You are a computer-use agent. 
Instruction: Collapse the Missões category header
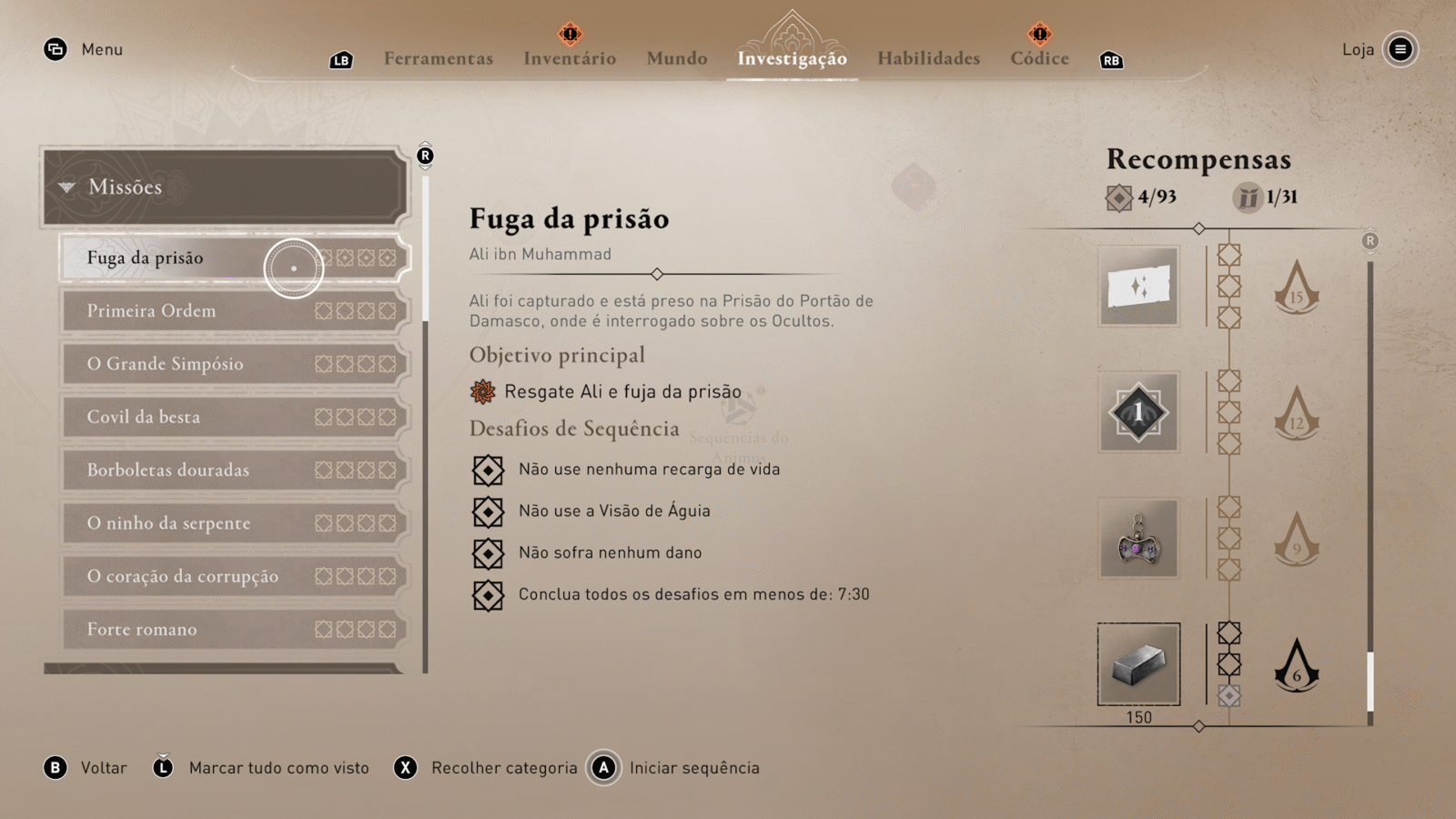coord(224,187)
